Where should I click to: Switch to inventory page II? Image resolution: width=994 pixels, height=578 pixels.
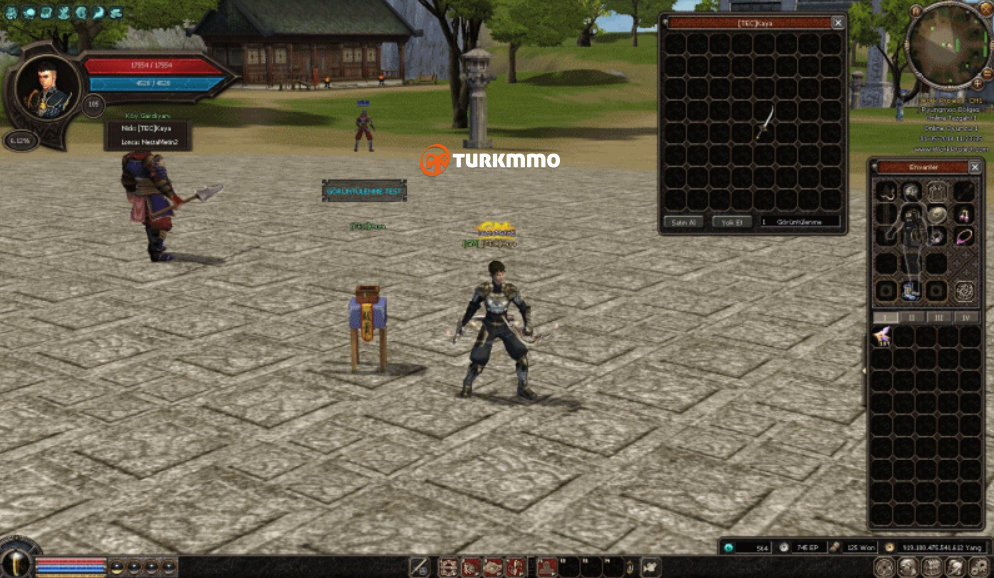pos(912,317)
